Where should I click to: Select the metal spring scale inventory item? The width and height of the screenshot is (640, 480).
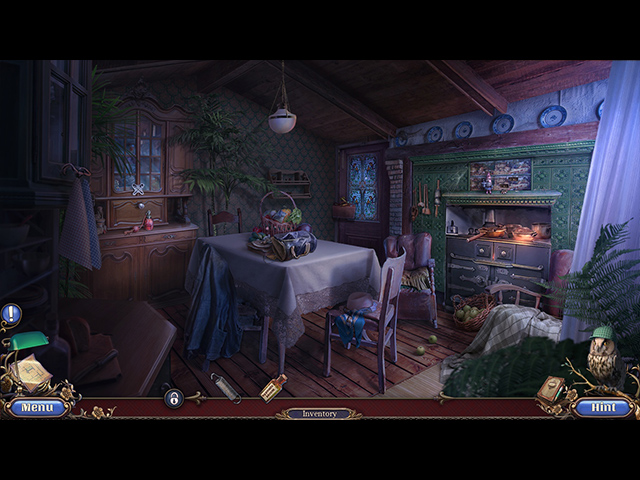pyautogui.click(x=226, y=388)
